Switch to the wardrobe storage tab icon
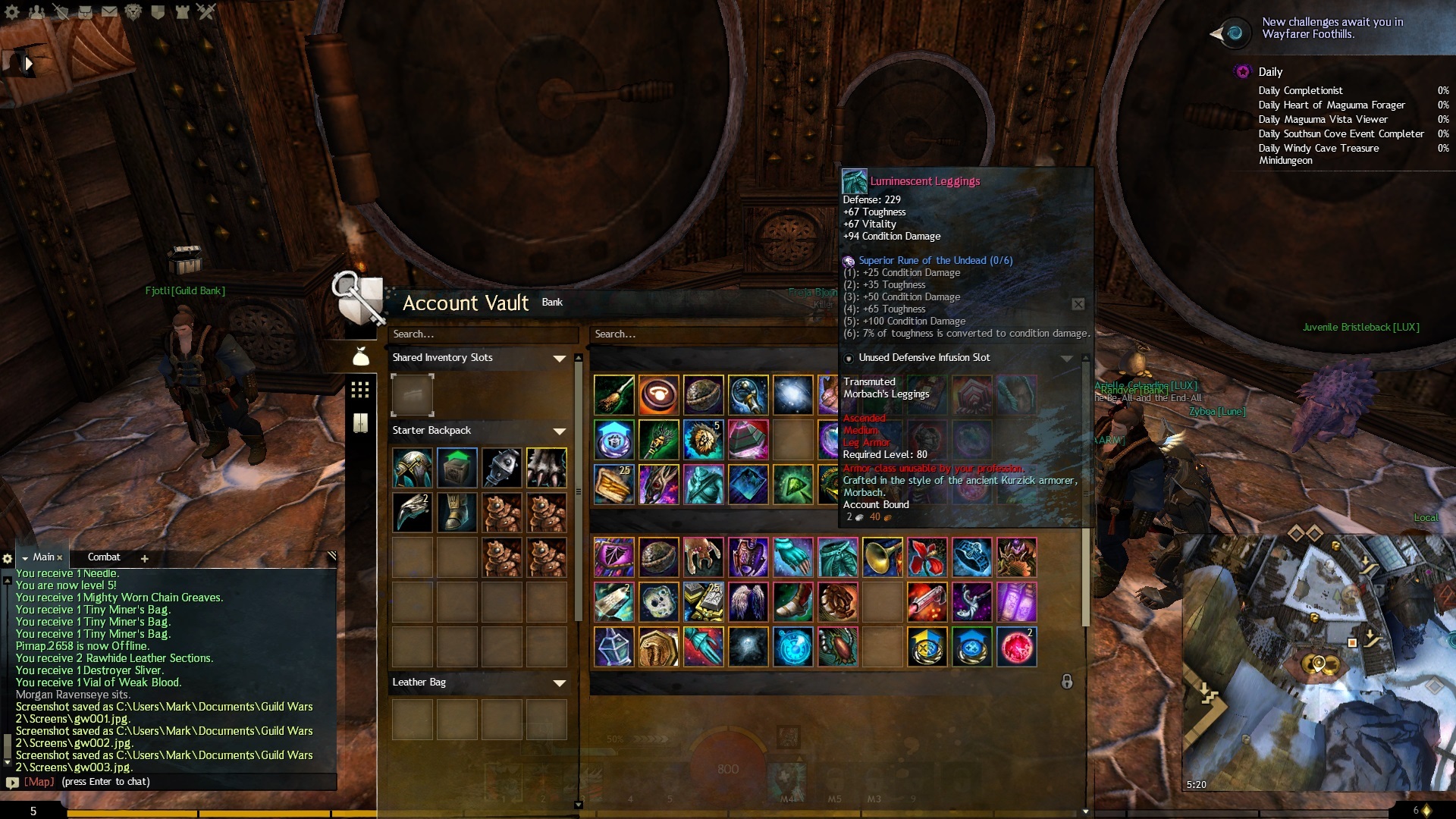1456x819 pixels. (360, 423)
